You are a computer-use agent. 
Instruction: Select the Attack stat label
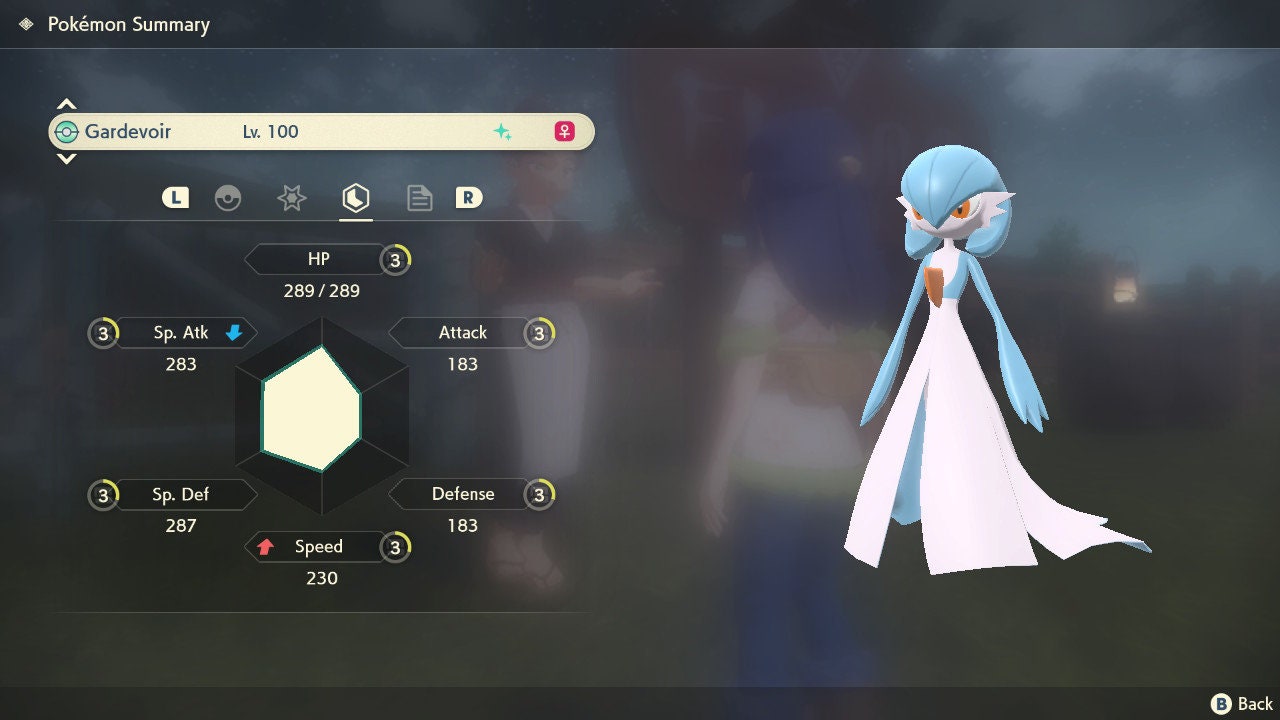pos(460,333)
